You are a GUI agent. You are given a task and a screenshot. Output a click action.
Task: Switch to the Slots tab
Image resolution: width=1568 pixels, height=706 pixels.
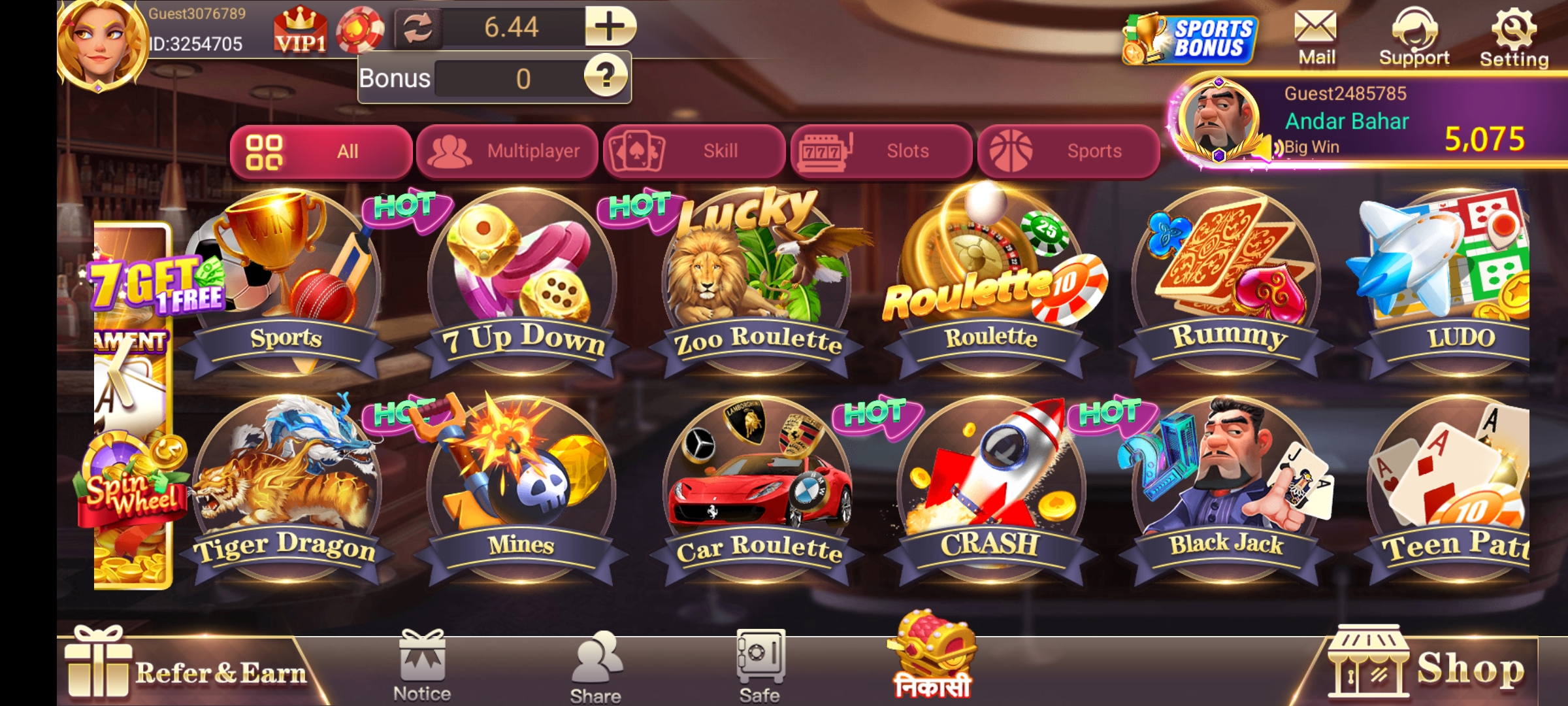[x=883, y=151]
